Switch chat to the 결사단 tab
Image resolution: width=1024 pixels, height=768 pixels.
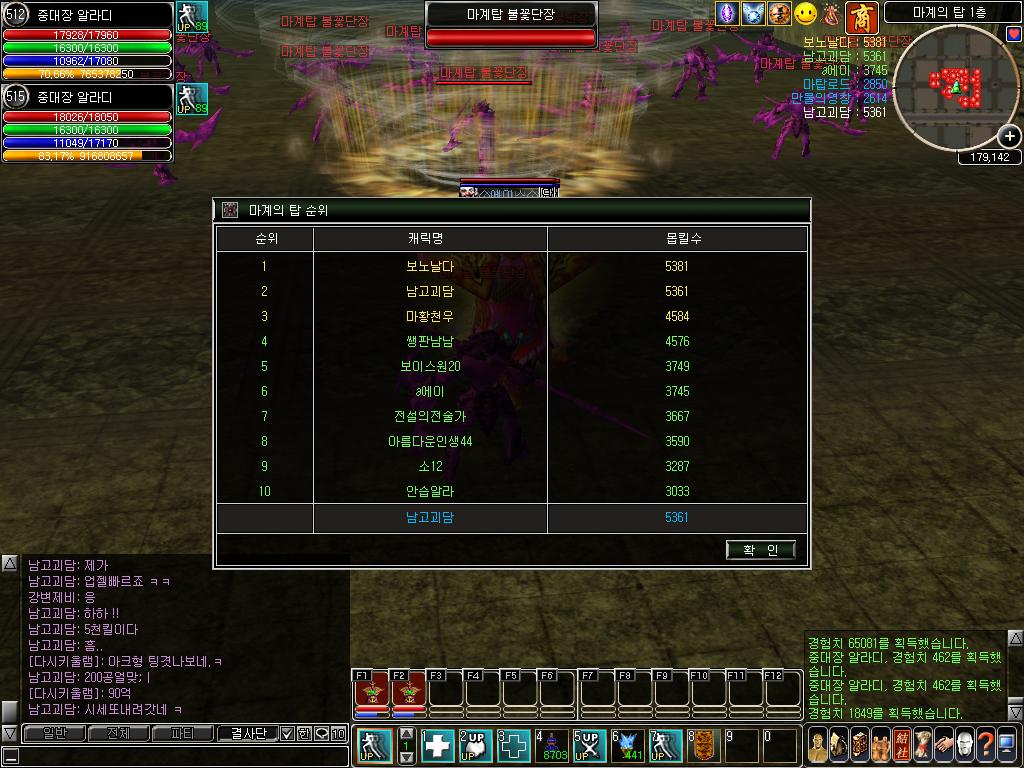[247, 734]
